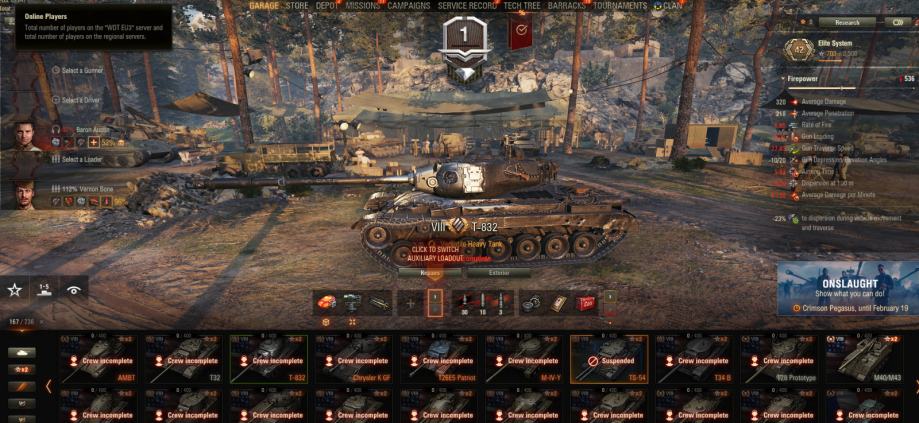Select a Loader crew slot

tap(79, 159)
